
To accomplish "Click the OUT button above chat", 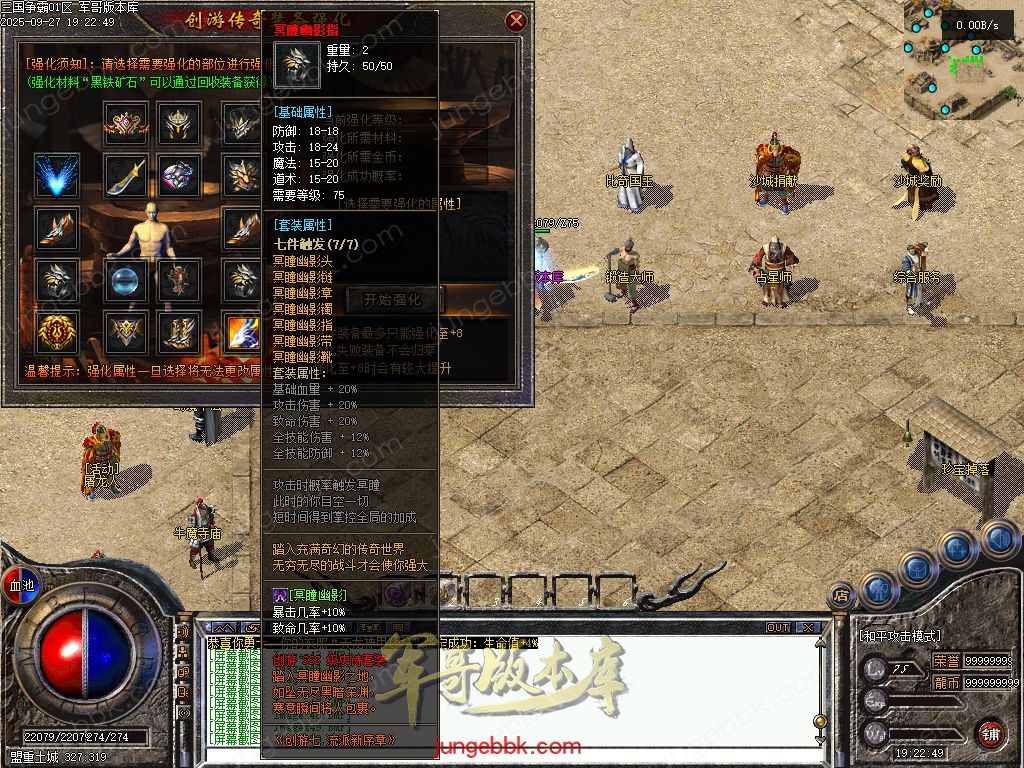I will (x=778, y=627).
